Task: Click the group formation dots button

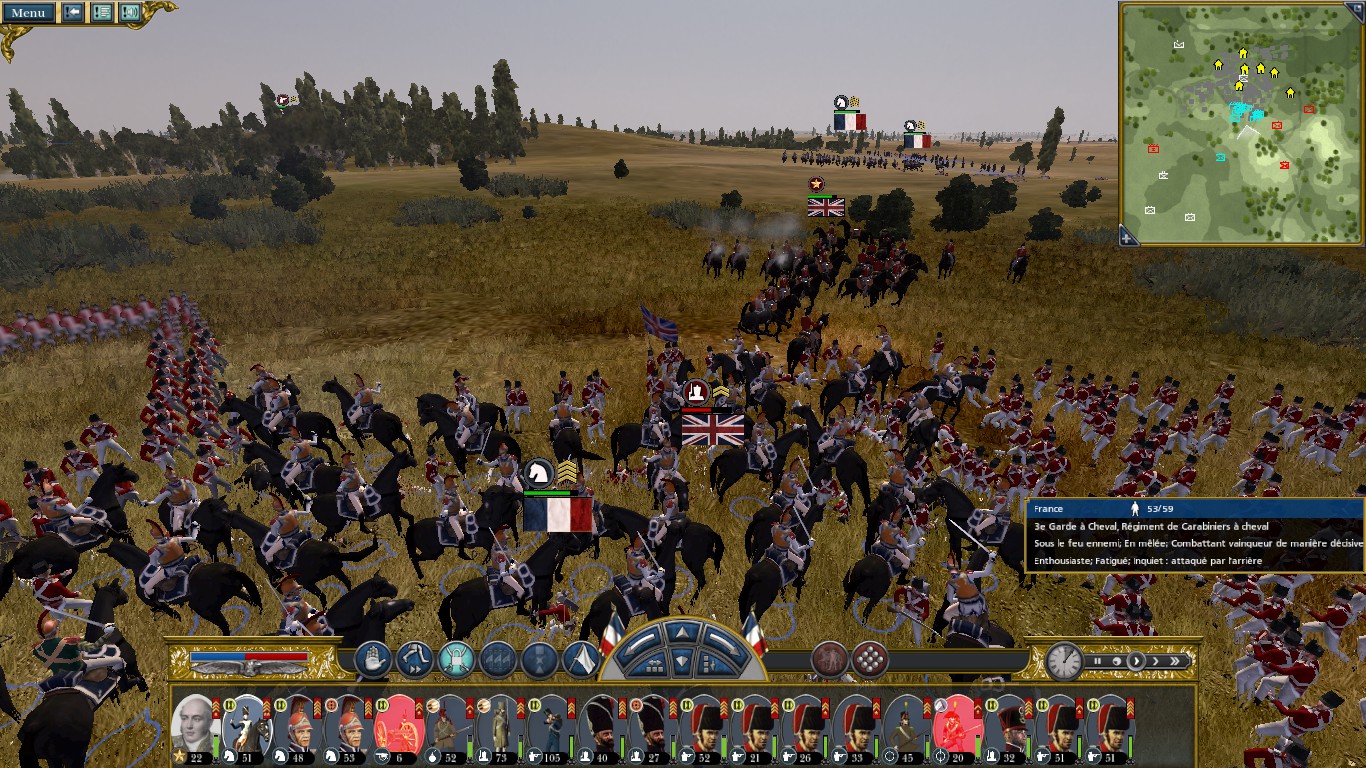Action: [870, 660]
